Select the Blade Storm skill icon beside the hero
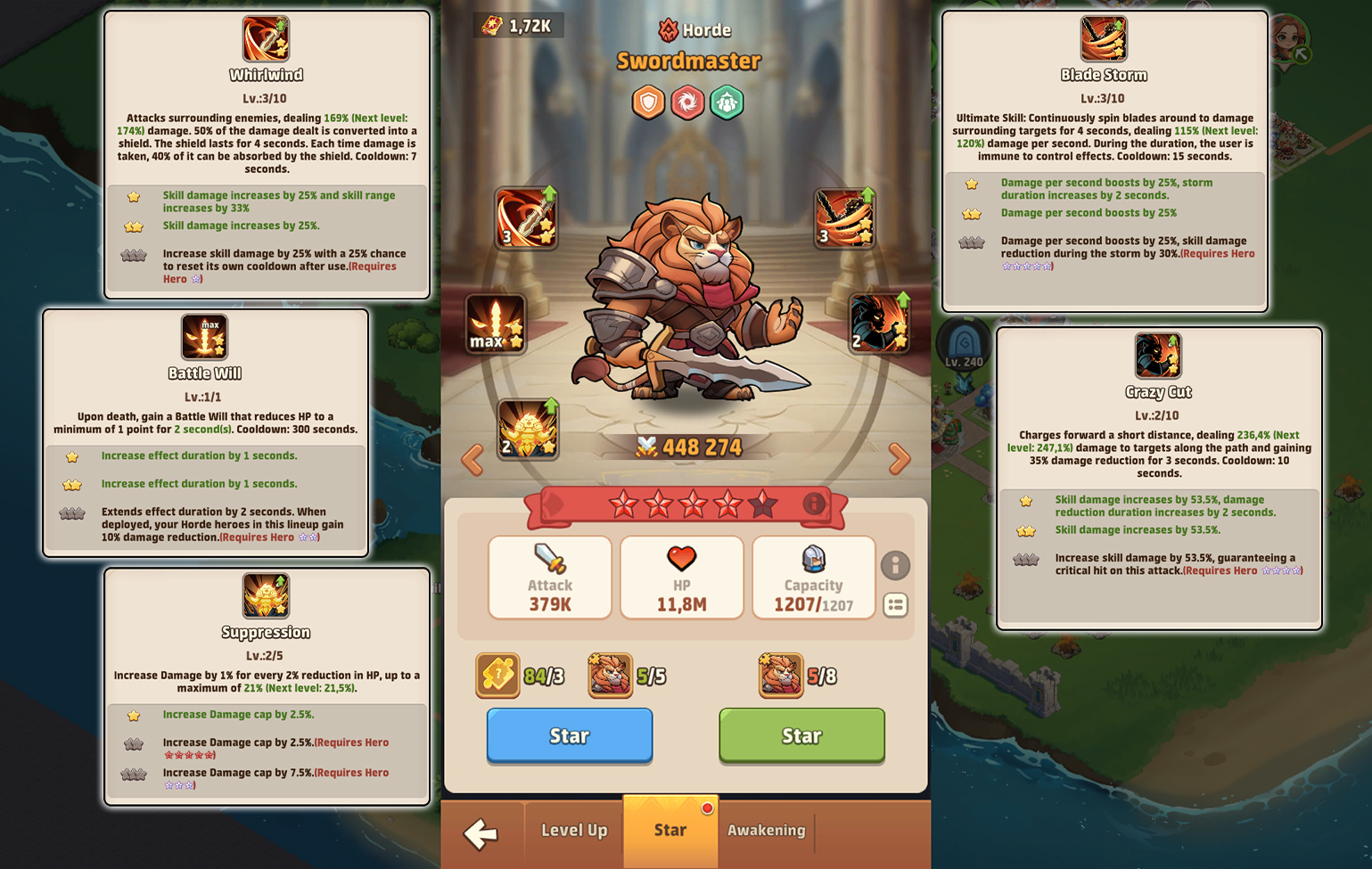Image resolution: width=1372 pixels, height=869 pixels. [844, 217]
